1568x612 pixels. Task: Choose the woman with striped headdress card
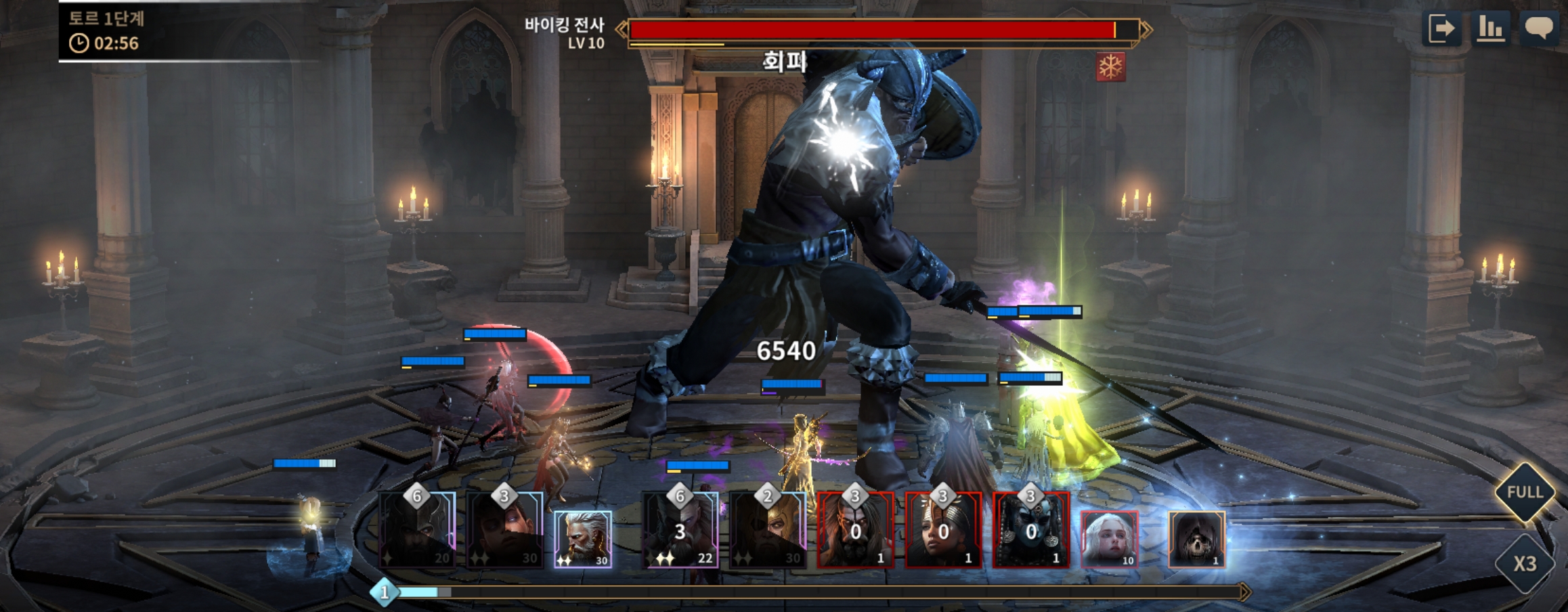(x=943, y=531)
